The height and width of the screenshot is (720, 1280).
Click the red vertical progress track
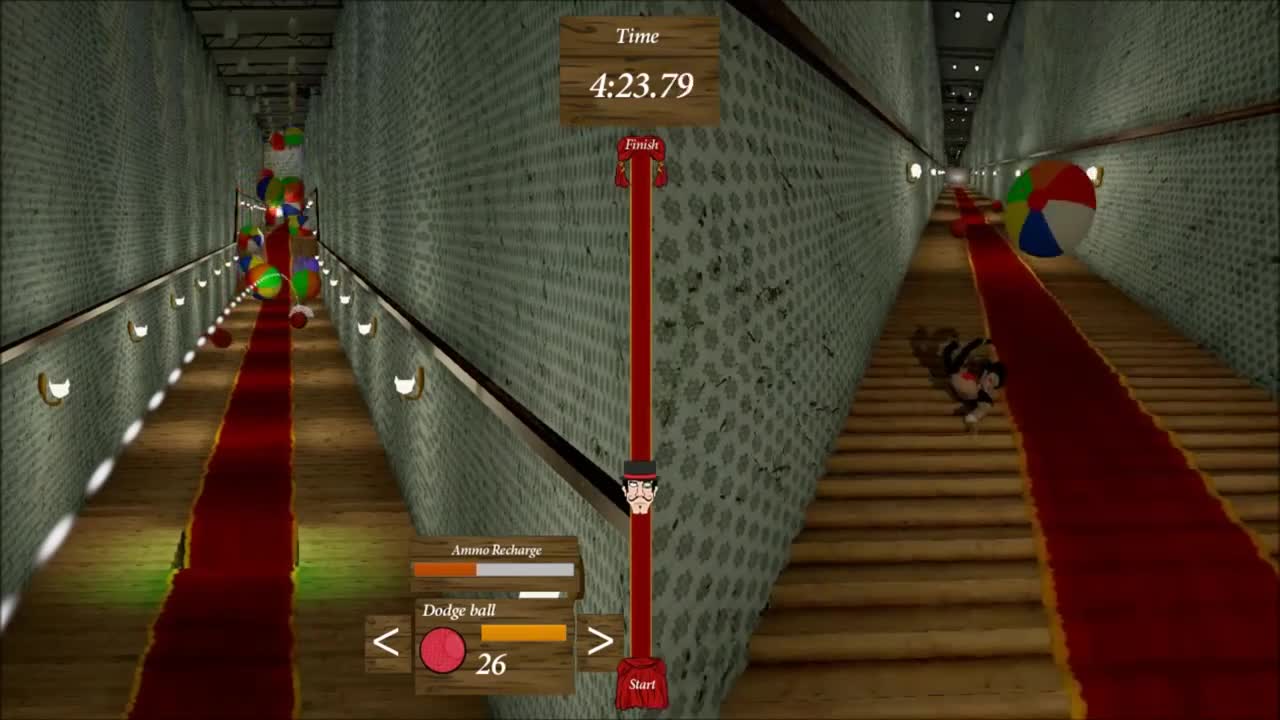pyautogui.click(x=640, y=400)
